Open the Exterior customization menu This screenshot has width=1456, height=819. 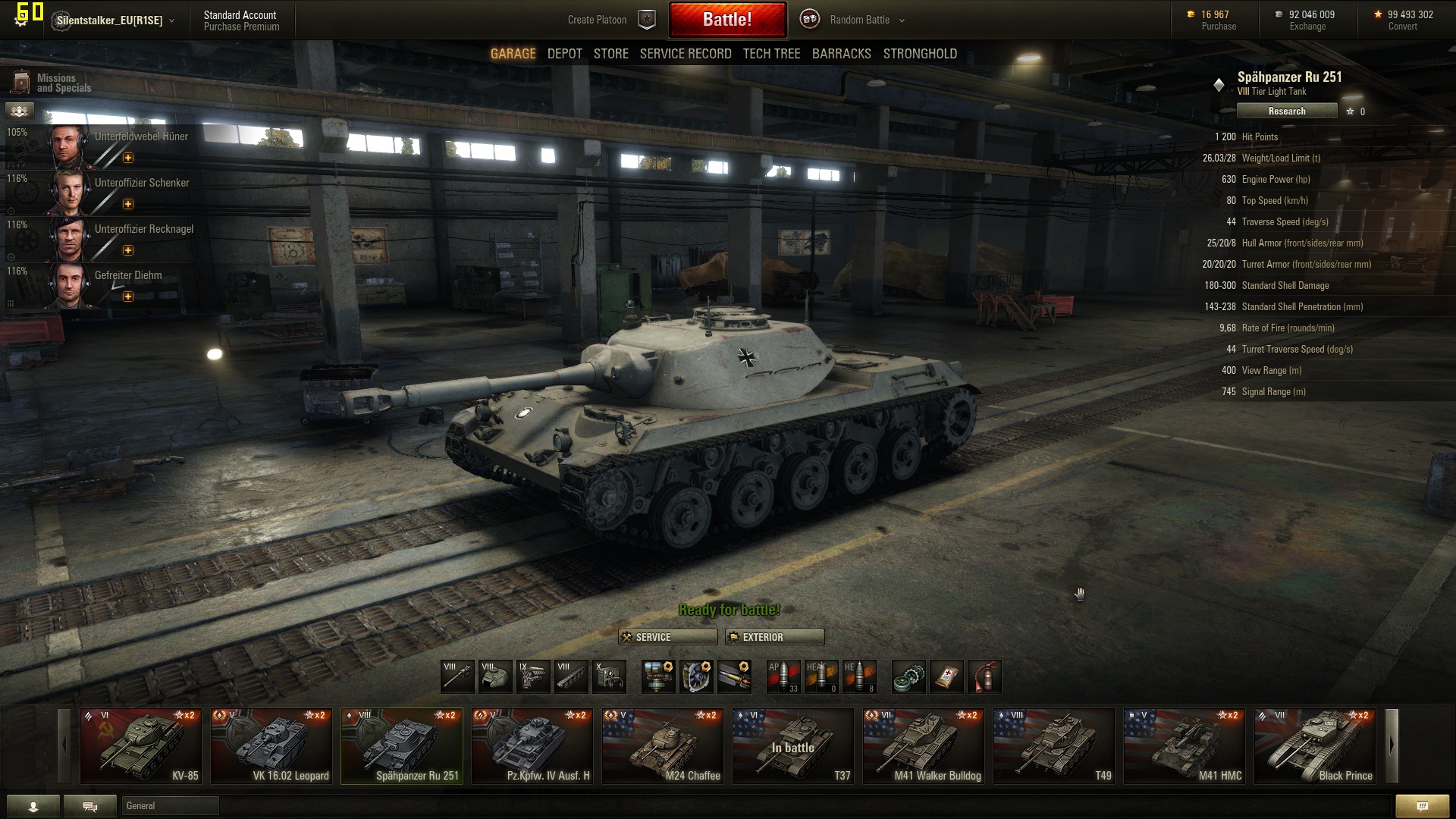pyautogui.click(x=774, y=637)
